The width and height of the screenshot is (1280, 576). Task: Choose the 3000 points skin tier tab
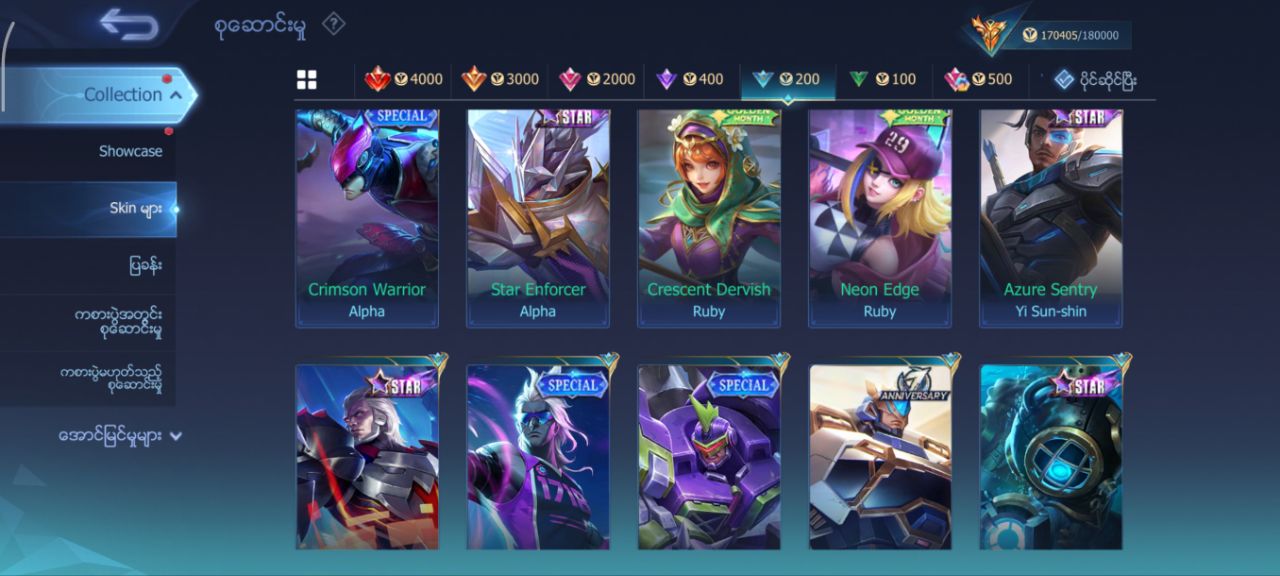pos(500,80)
